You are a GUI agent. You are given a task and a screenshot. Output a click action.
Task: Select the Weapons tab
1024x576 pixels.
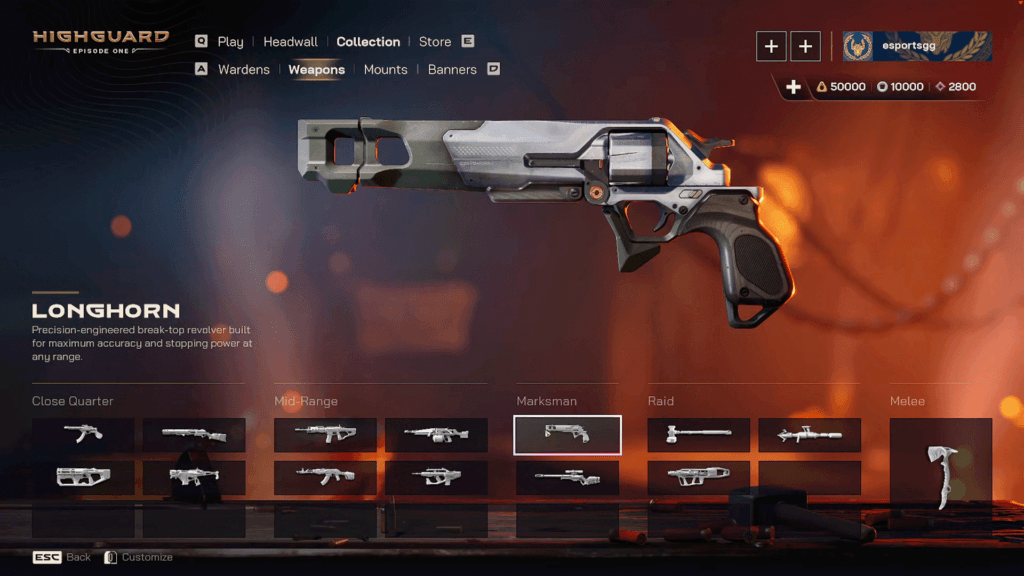(x=316, y=70)
